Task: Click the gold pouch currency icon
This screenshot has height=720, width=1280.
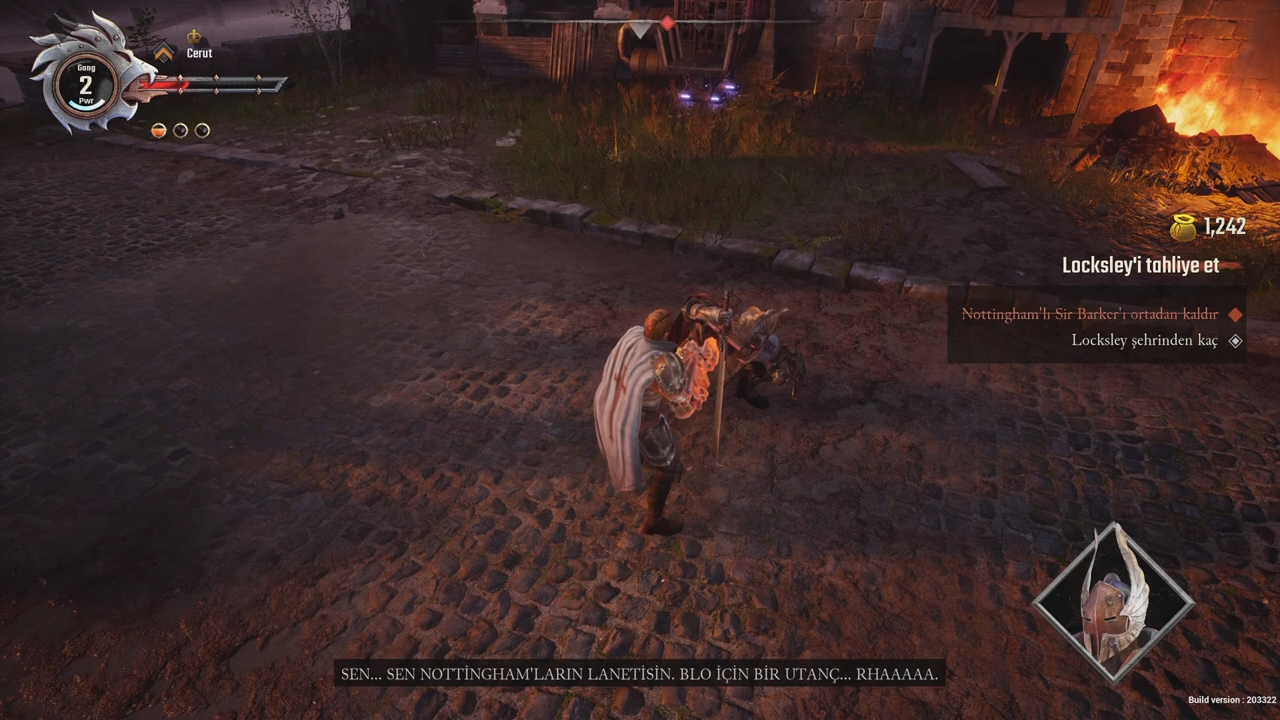Action: coord(1184,227)
